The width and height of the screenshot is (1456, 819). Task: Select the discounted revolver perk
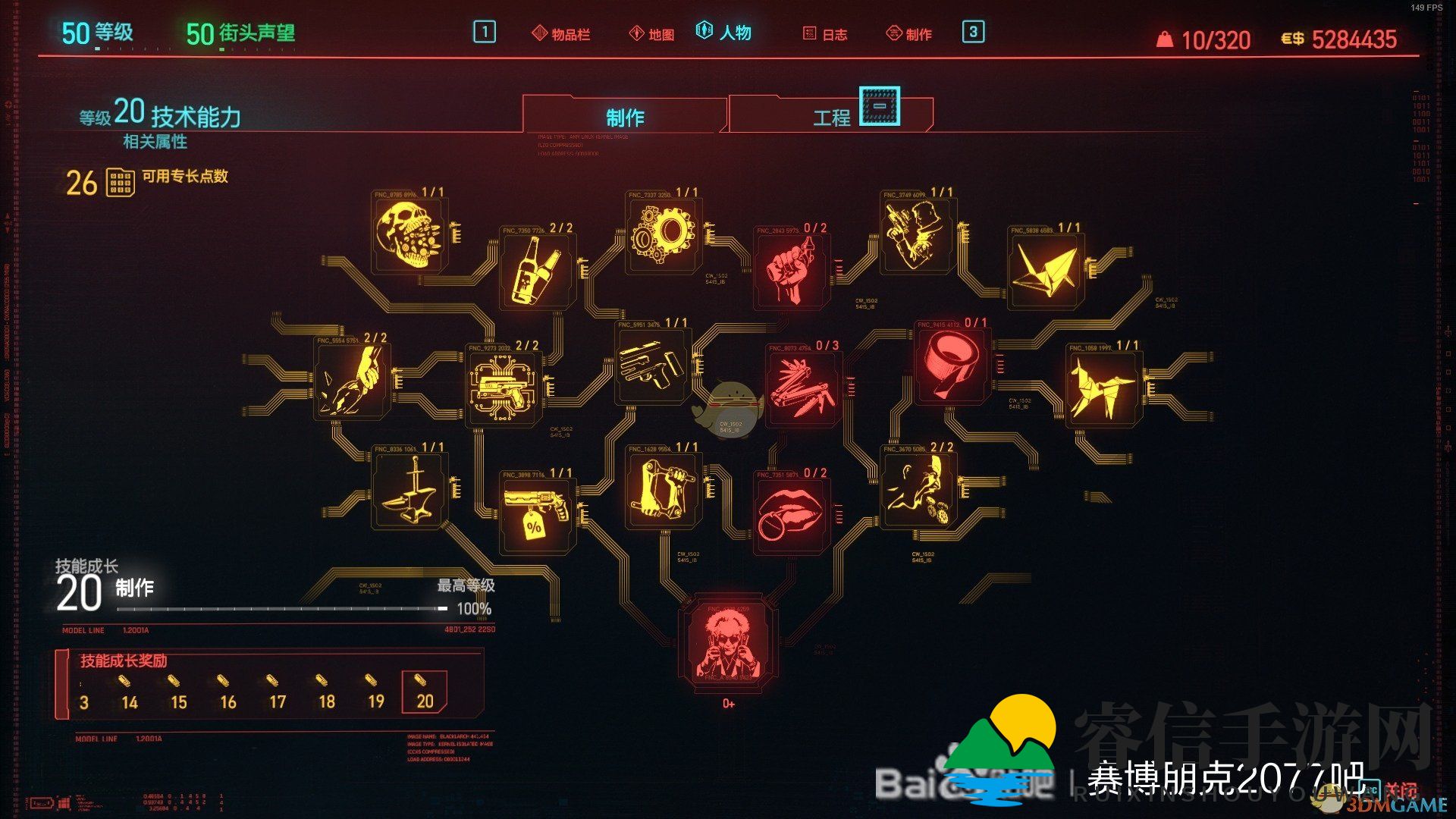[x=537, y=514]
